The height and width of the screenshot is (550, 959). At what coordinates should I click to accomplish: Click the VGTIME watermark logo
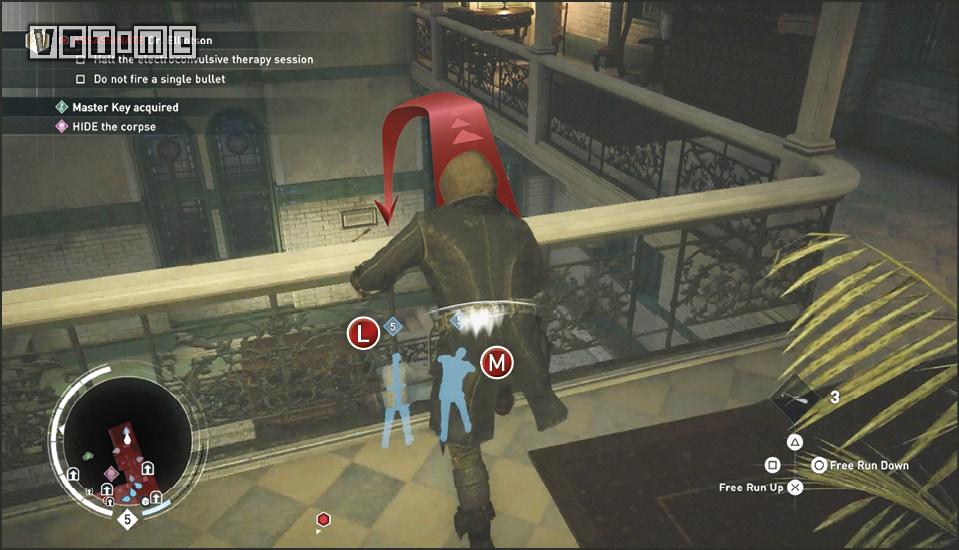(112, 40)
